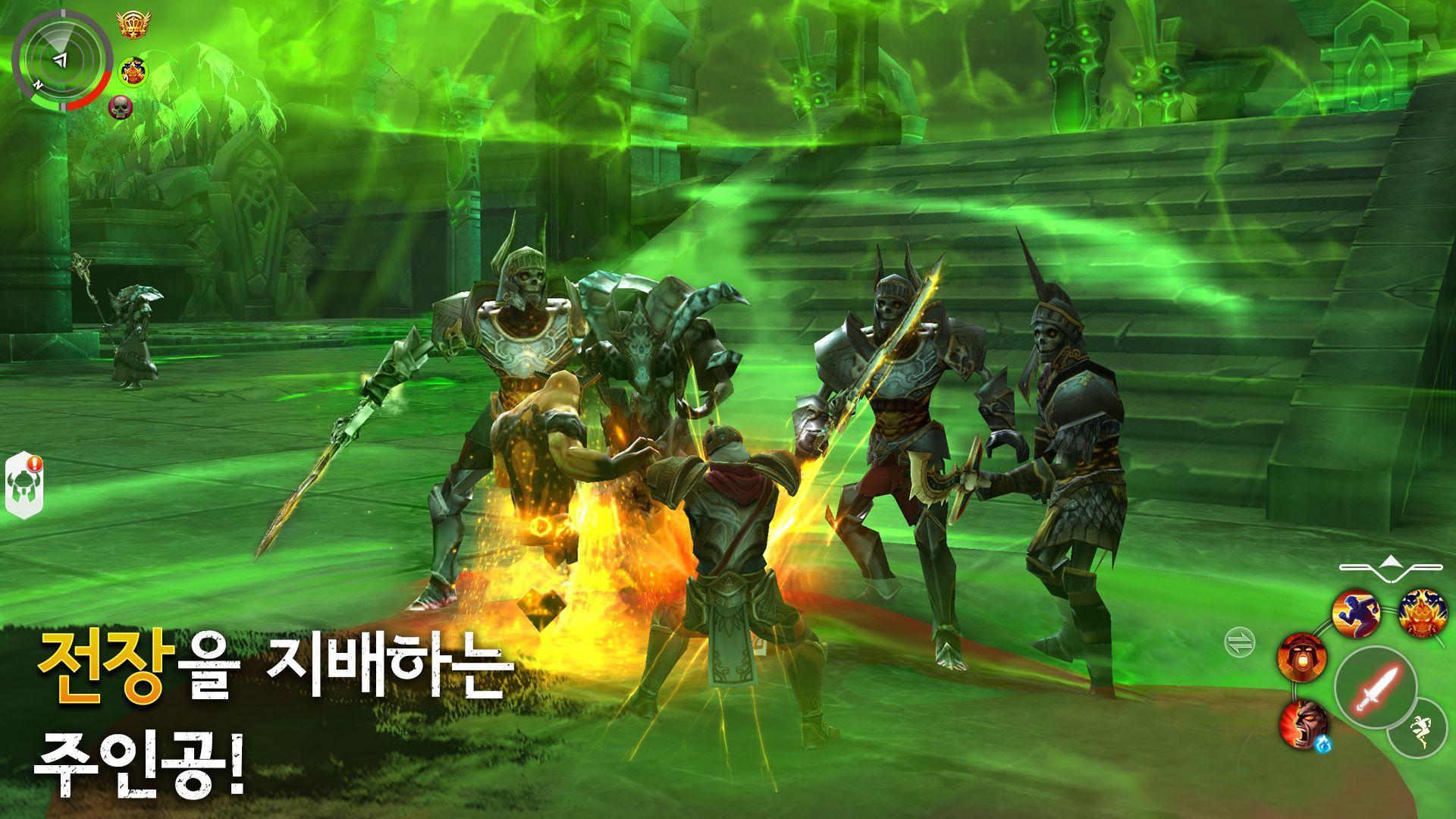Activate the sprint skill icon
This screenshot has height=819, width=1456.
pyautogui.click(x=1355, y=613)
